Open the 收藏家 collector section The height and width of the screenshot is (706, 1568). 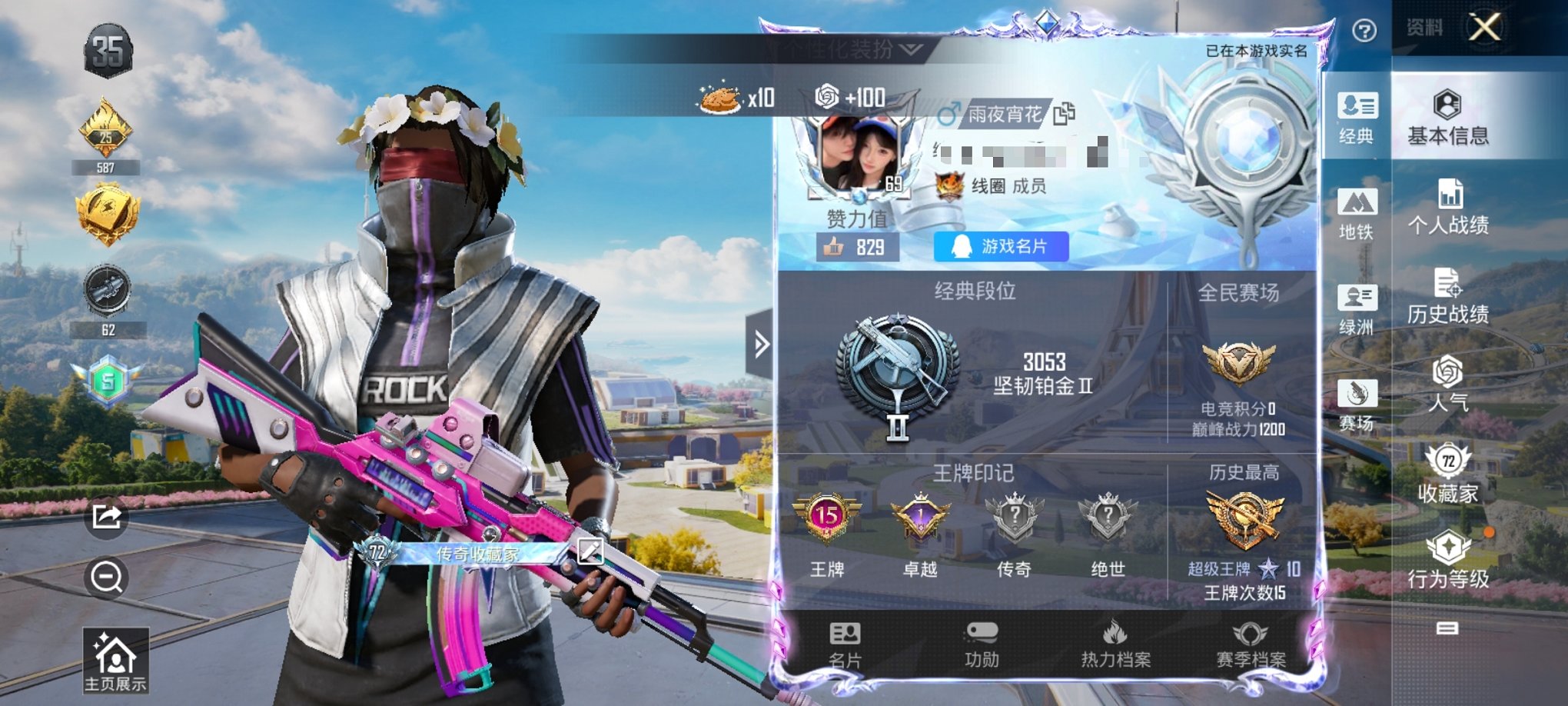tap(1448, 474)
